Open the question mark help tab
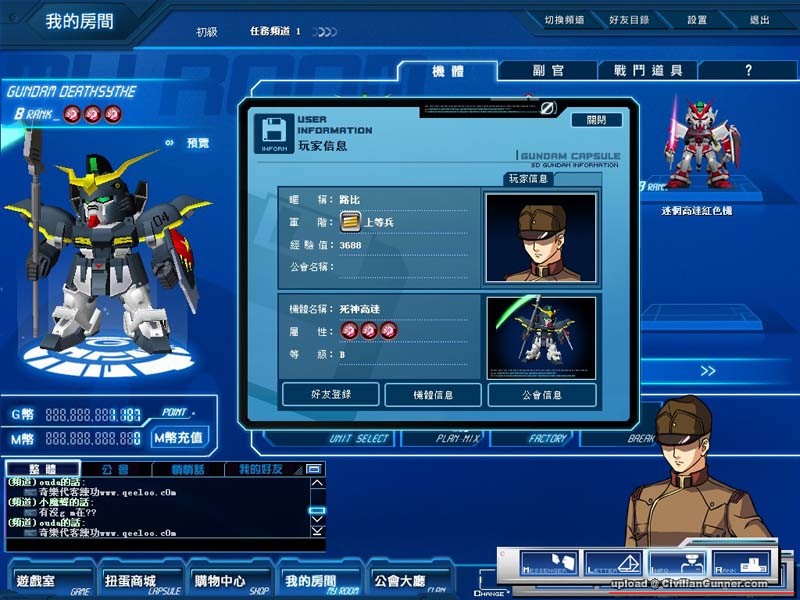The width and height of the screenshot is (800, 600). (748, 71)
